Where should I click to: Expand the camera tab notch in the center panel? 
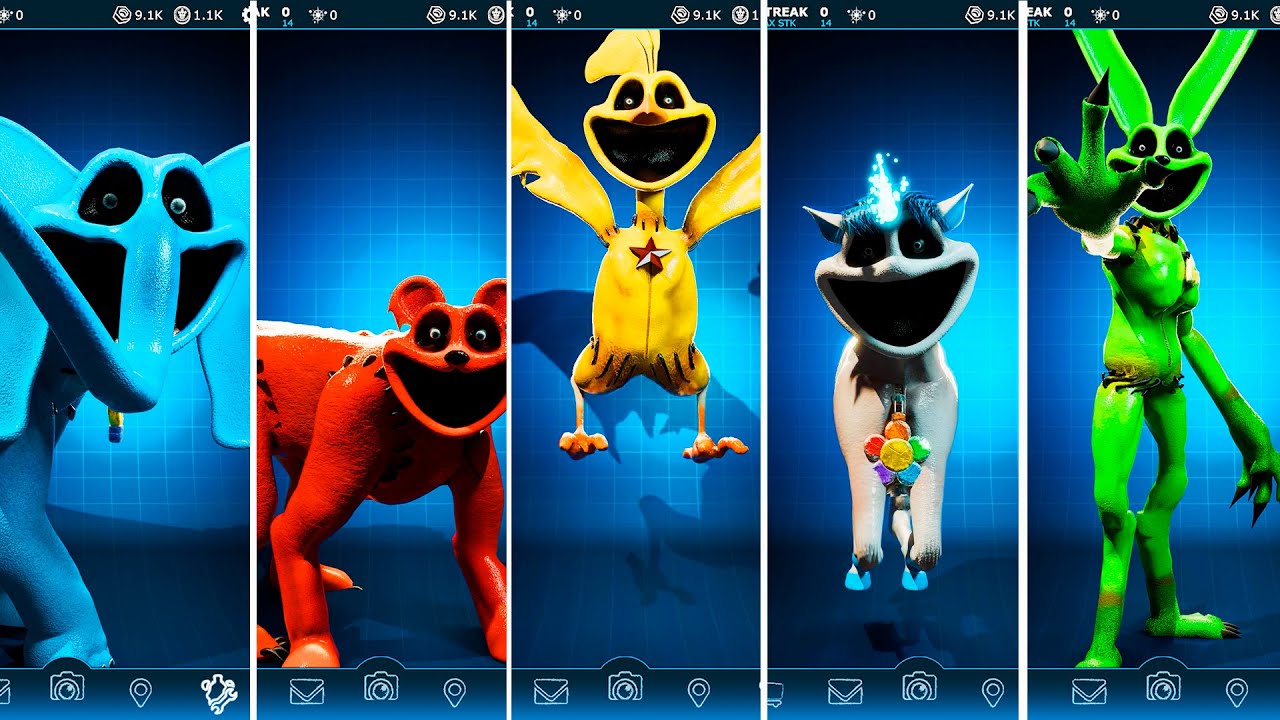[627, 662]
